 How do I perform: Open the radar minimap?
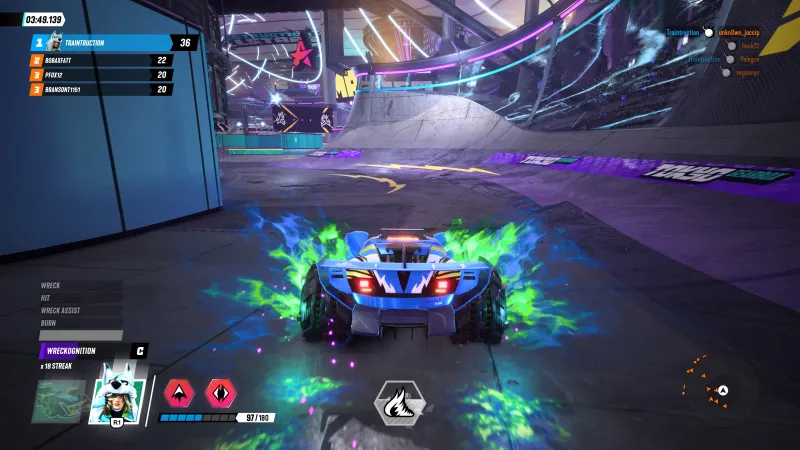point(718,391)
